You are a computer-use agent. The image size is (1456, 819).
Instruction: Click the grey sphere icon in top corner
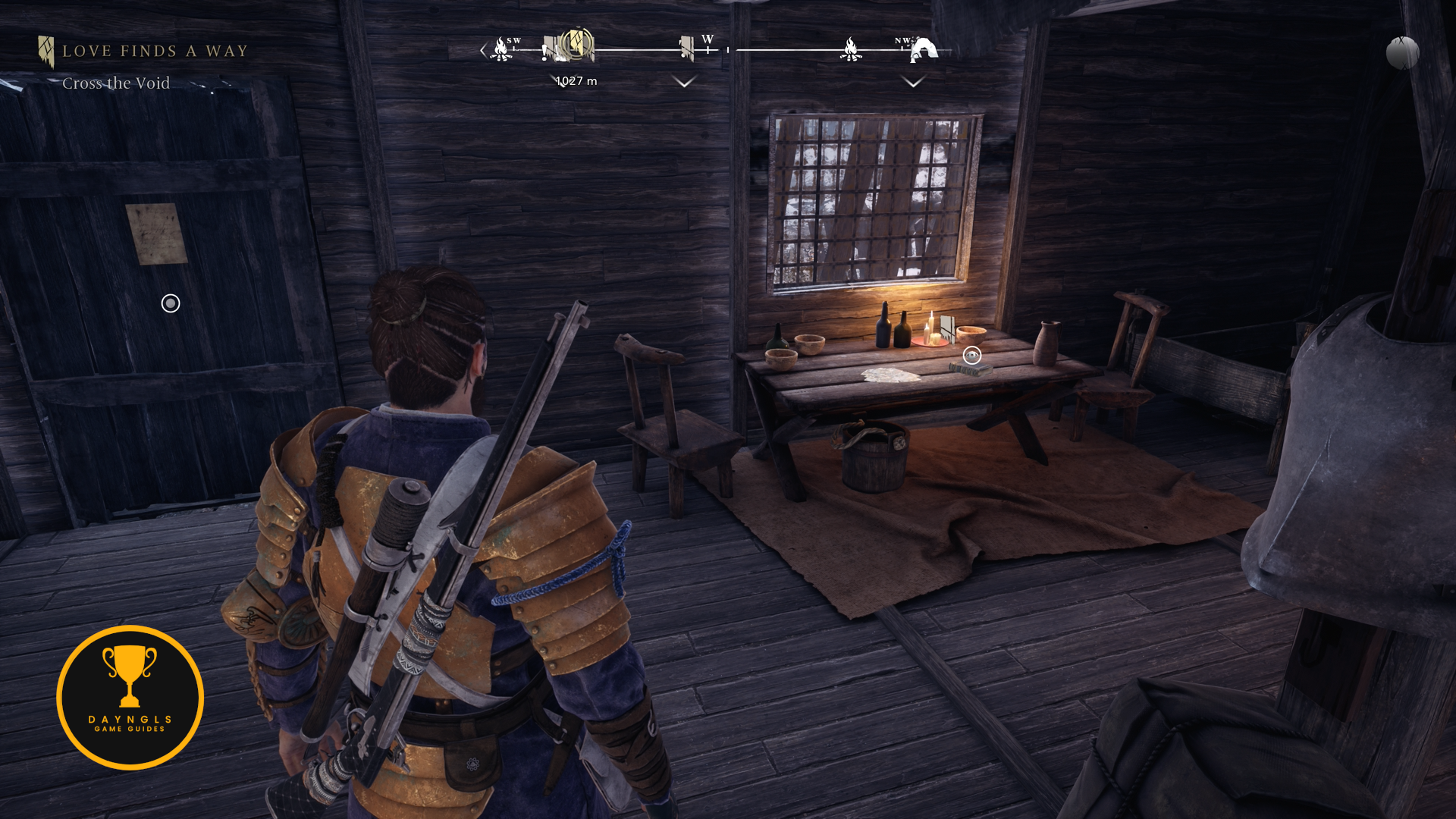pos(1402,53)
